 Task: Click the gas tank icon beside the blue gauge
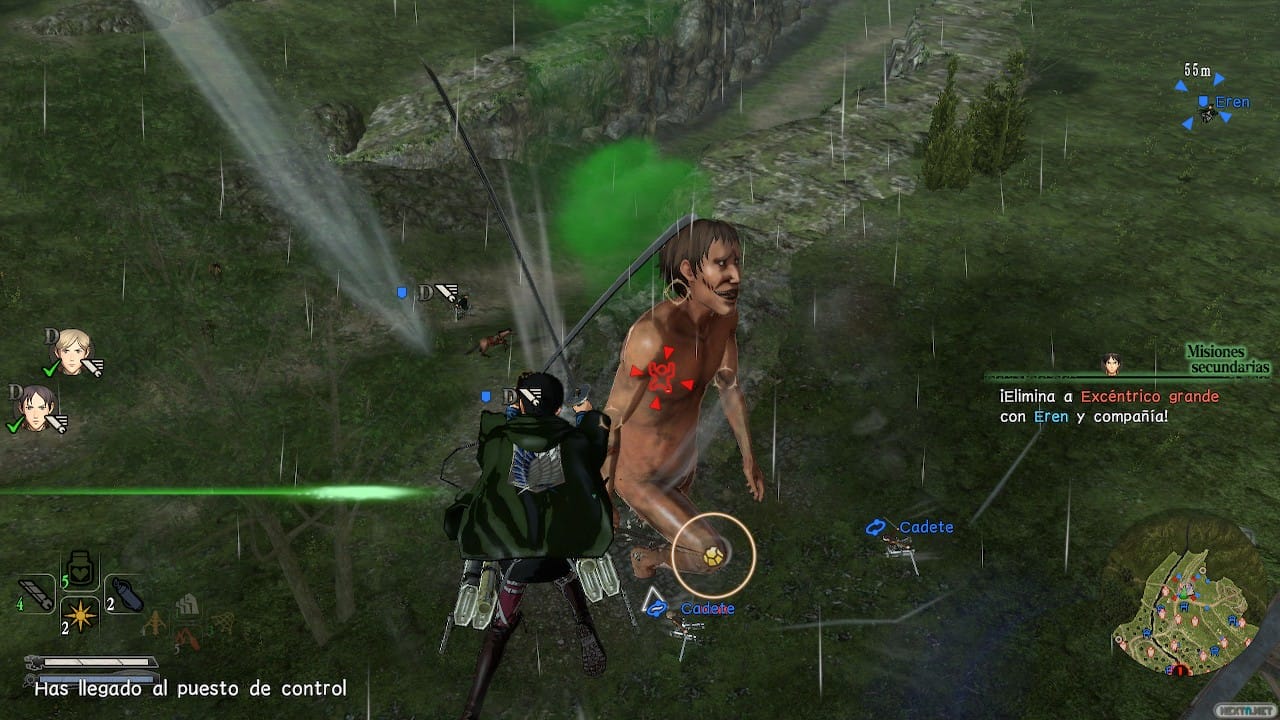pyautogui.click(x=32, y=677)
